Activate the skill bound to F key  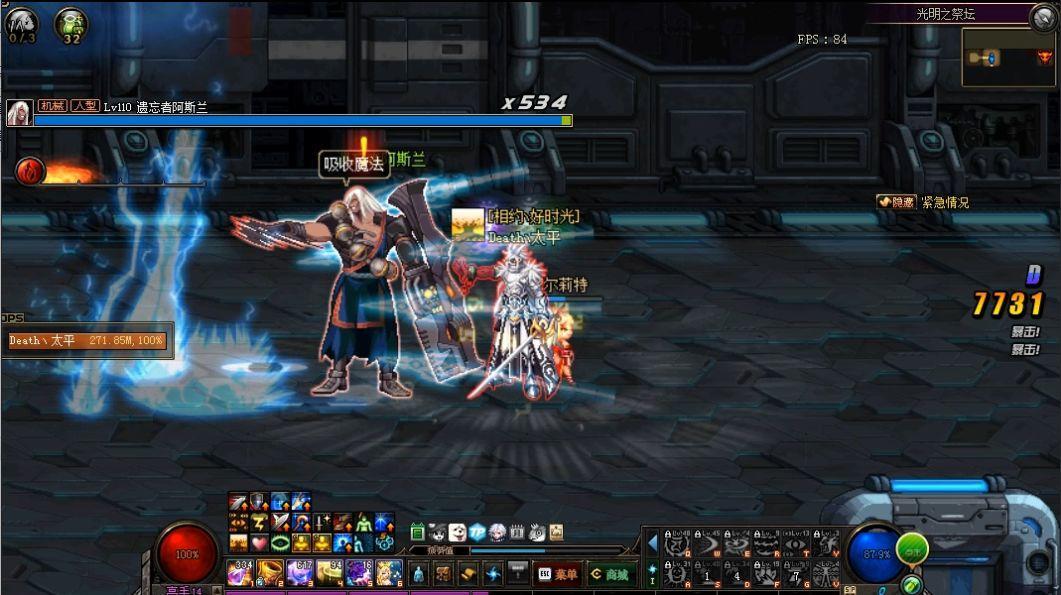click(x=768, y=573)
